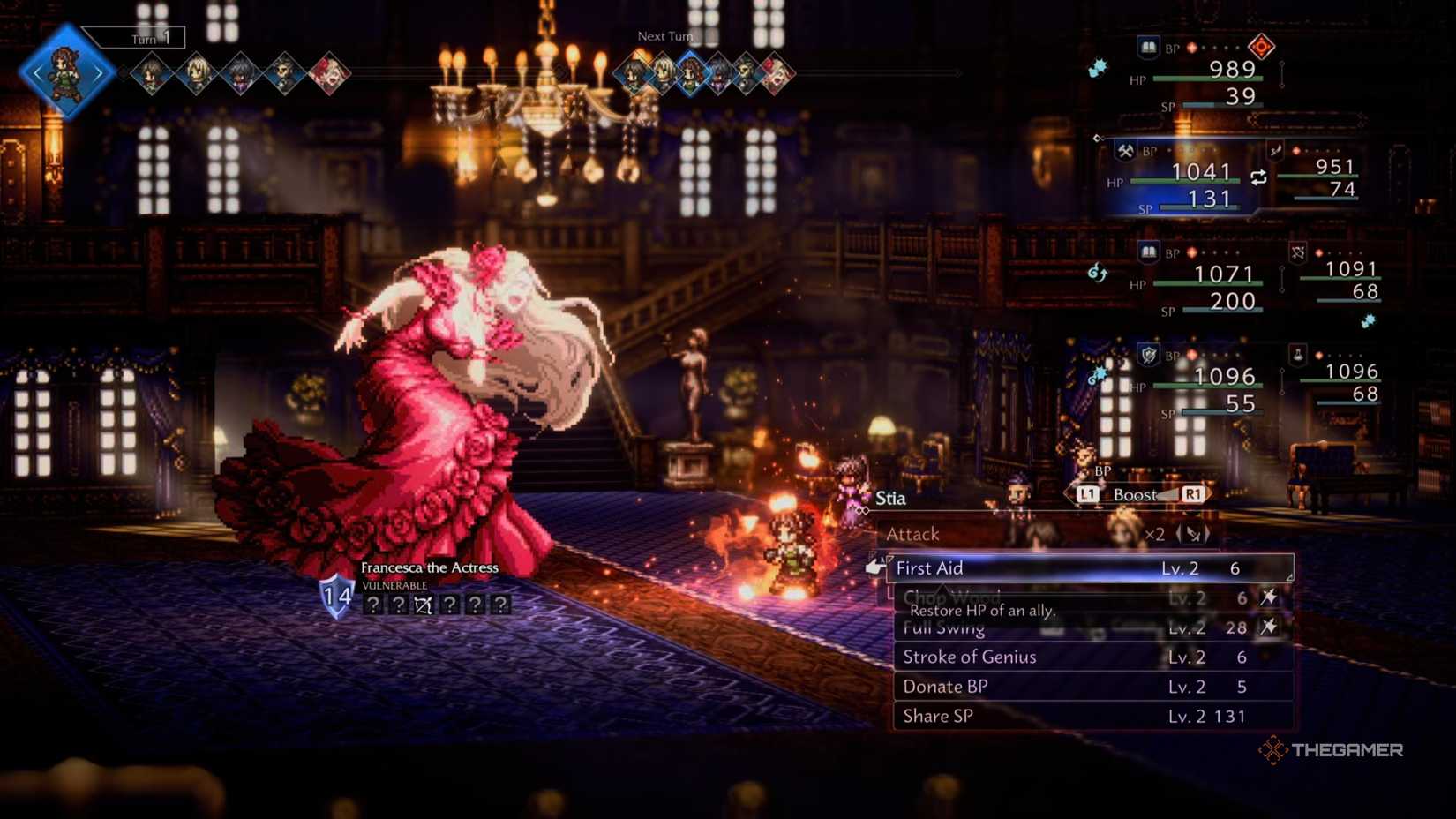Open the weapon selector arrows beside Attack
This screenshot has height=819, width=1456.
point(1193,535)
